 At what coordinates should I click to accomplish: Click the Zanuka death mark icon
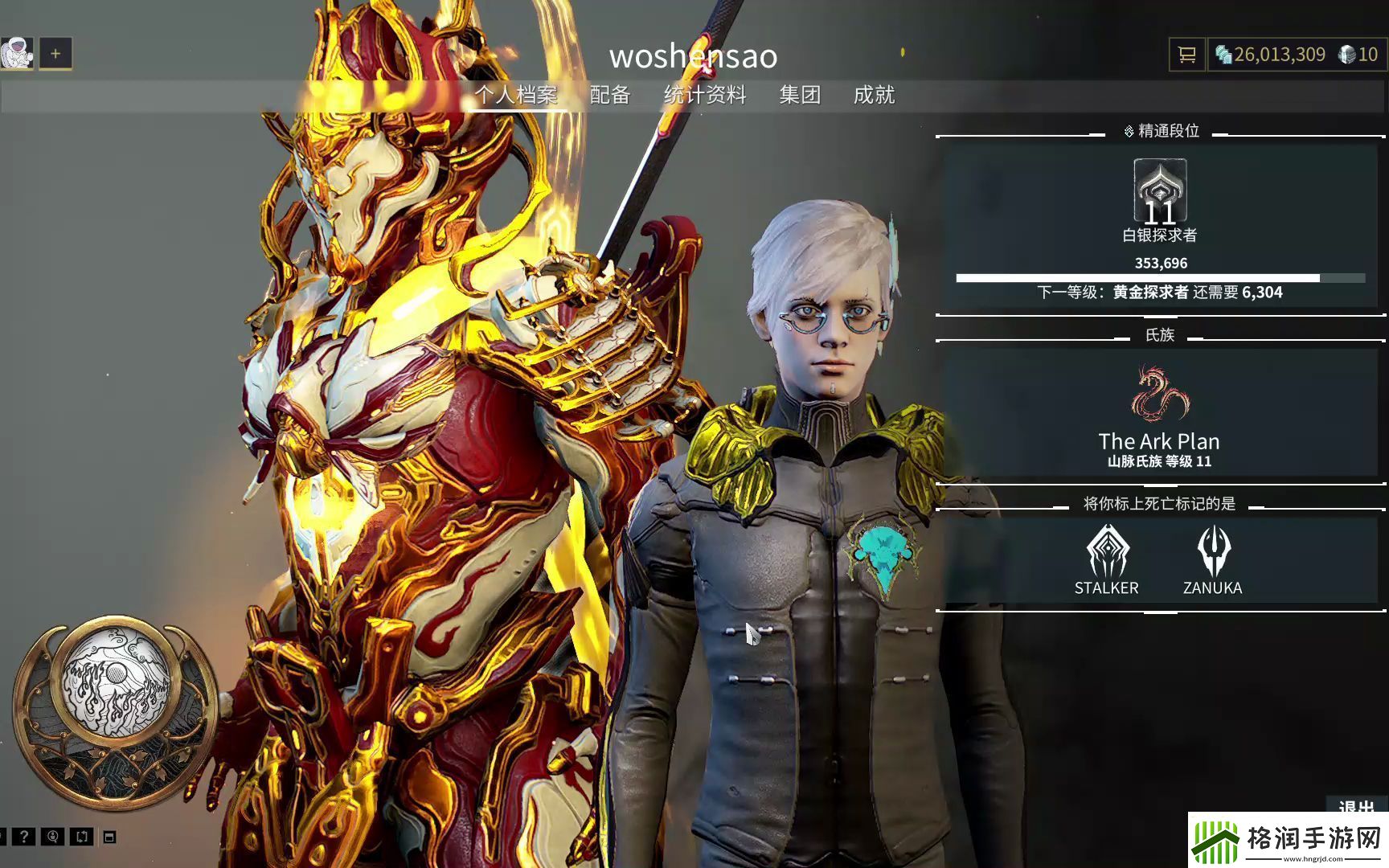(x=1213, y=551)
